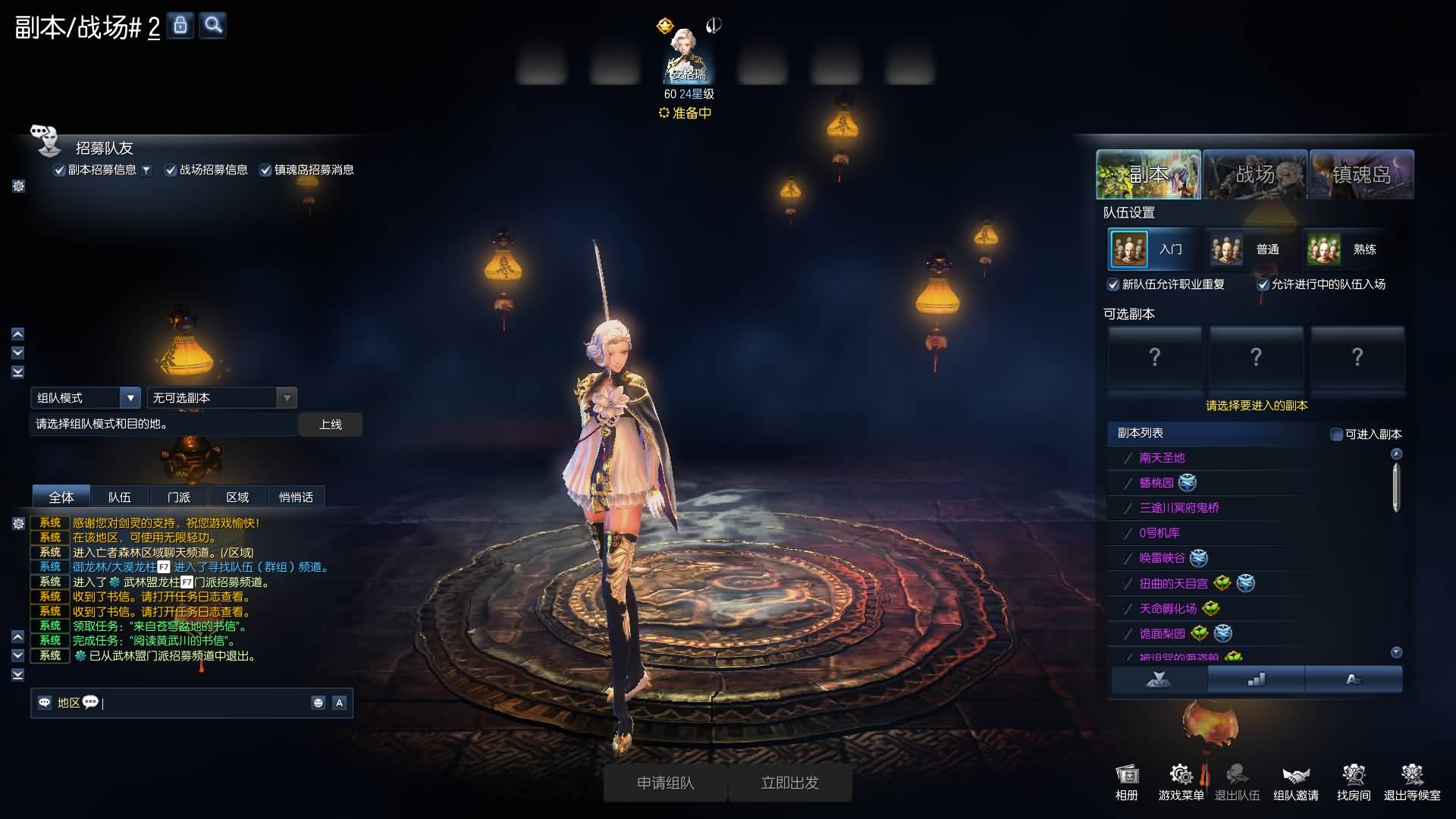
Task: Switch chat to the 门派 tab
Action: tap(179, 497)
